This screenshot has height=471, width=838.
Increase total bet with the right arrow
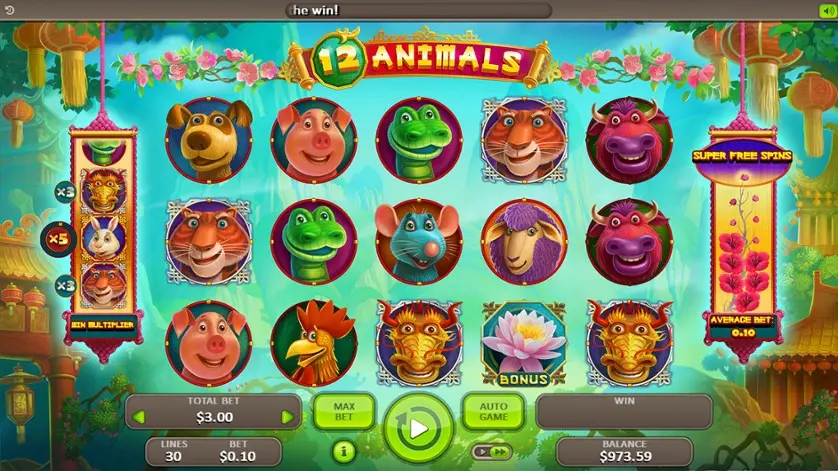click(288, 416)
